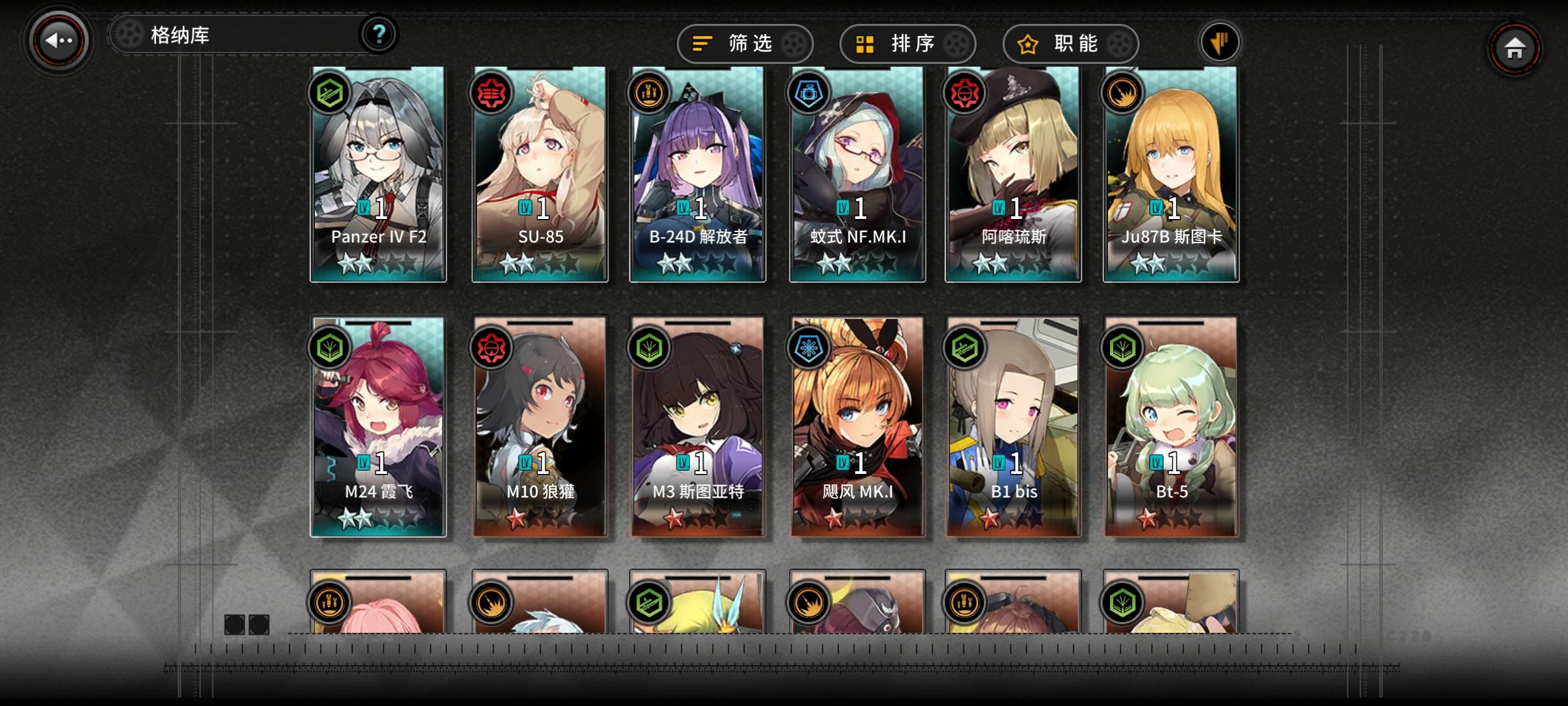Select Panzer IV F2's green class icon

click(331, 92)
